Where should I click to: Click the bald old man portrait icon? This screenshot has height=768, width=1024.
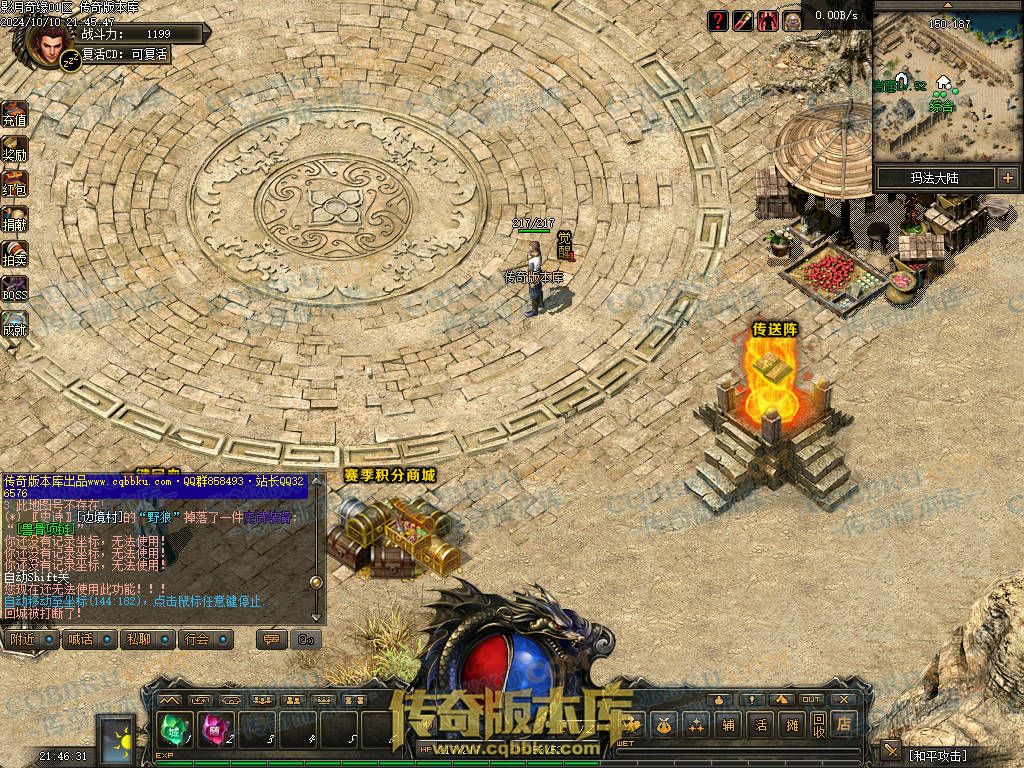click(792, 20)
